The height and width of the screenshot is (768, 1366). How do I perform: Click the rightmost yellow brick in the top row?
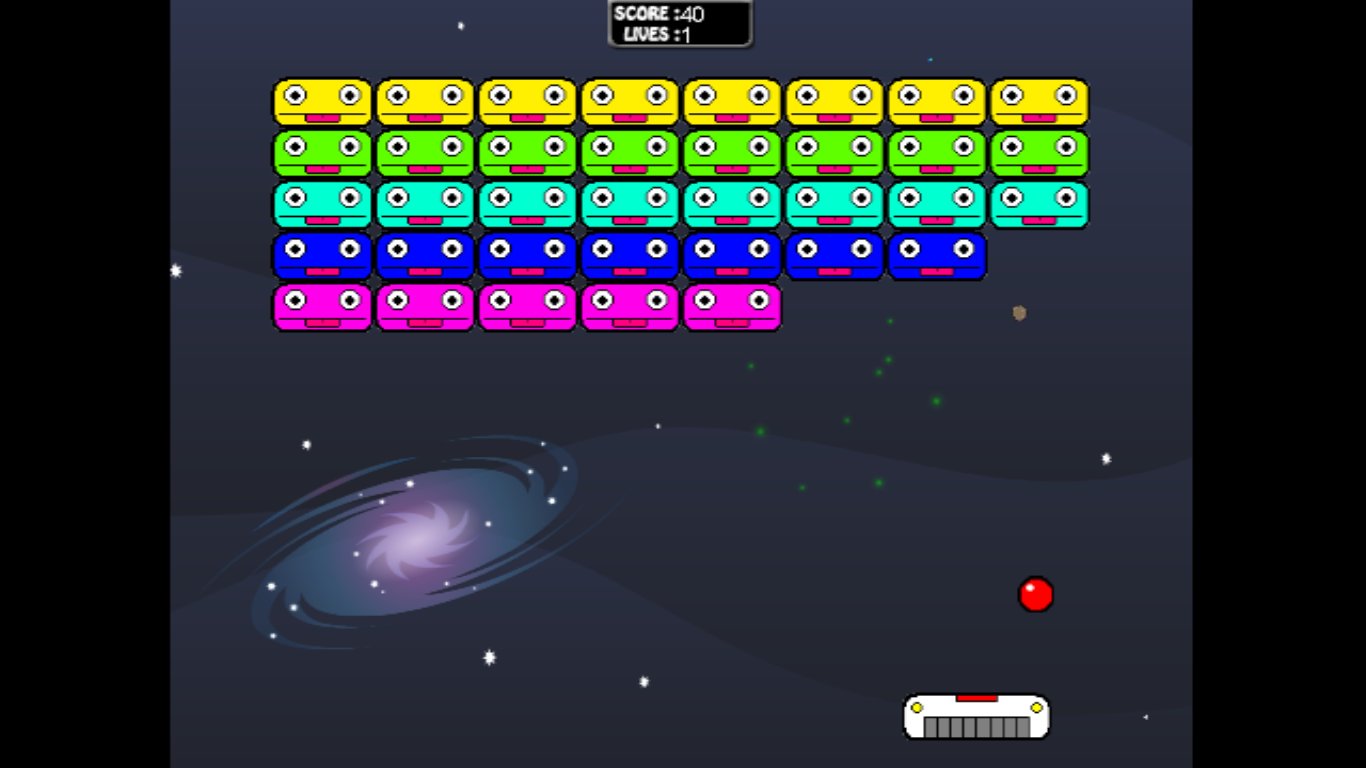tap(1039, 100)
